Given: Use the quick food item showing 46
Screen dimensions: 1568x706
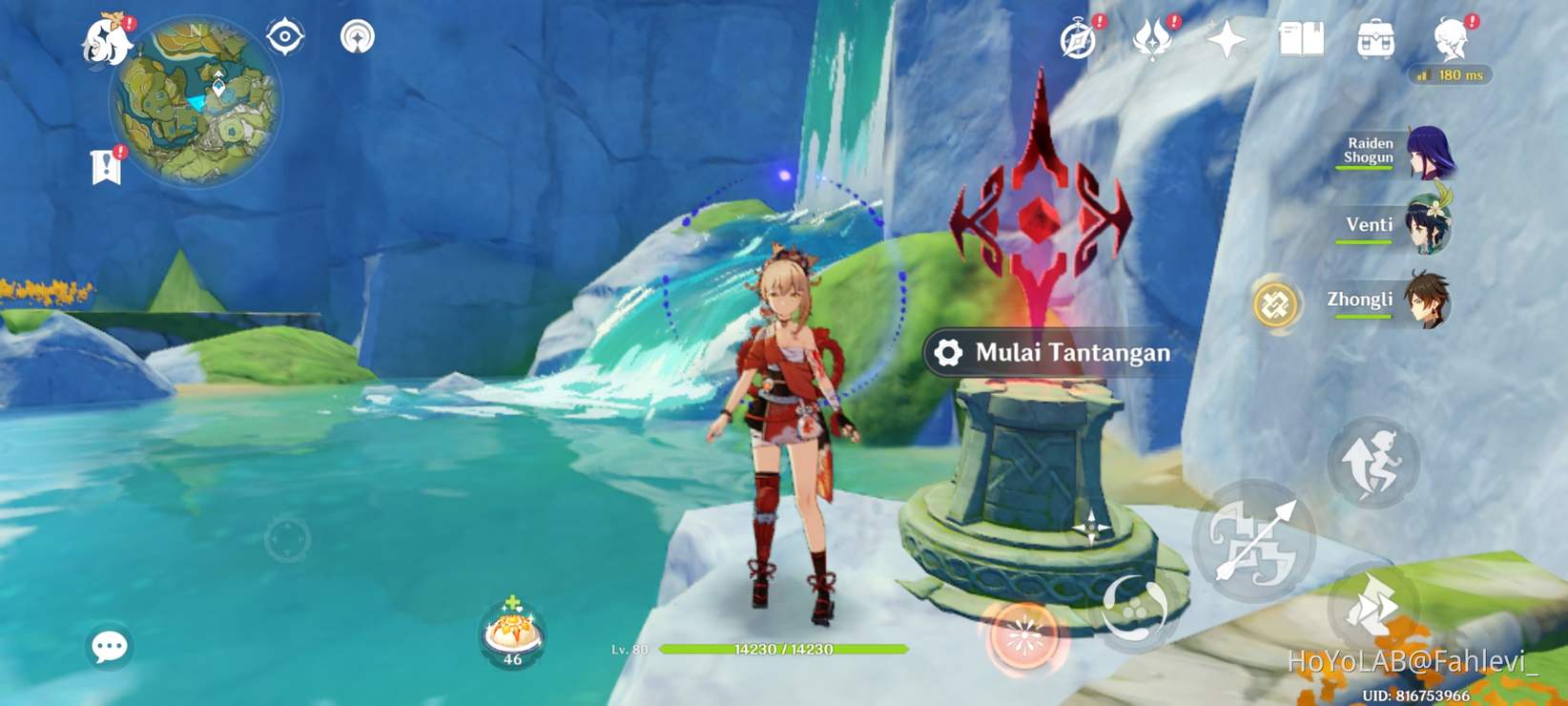Looking at the screenshot, I should (511, 630).
